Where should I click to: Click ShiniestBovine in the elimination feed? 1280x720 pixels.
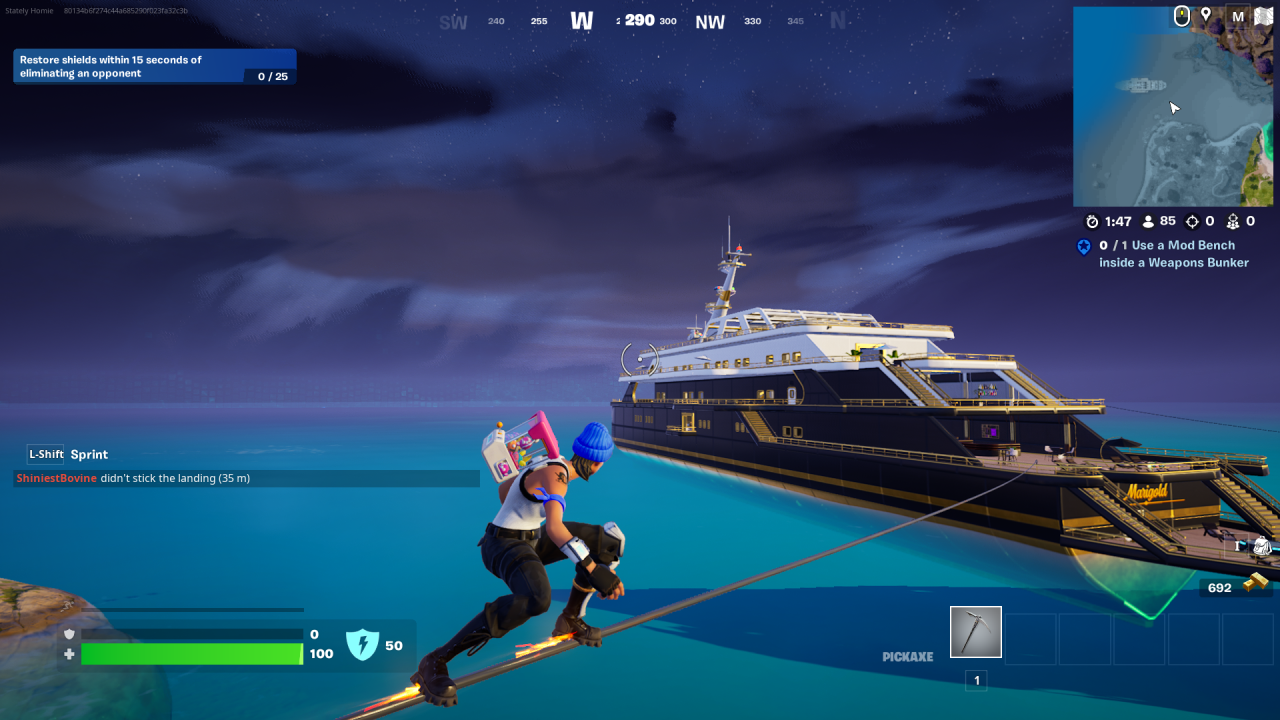click(x=56, y=478)
